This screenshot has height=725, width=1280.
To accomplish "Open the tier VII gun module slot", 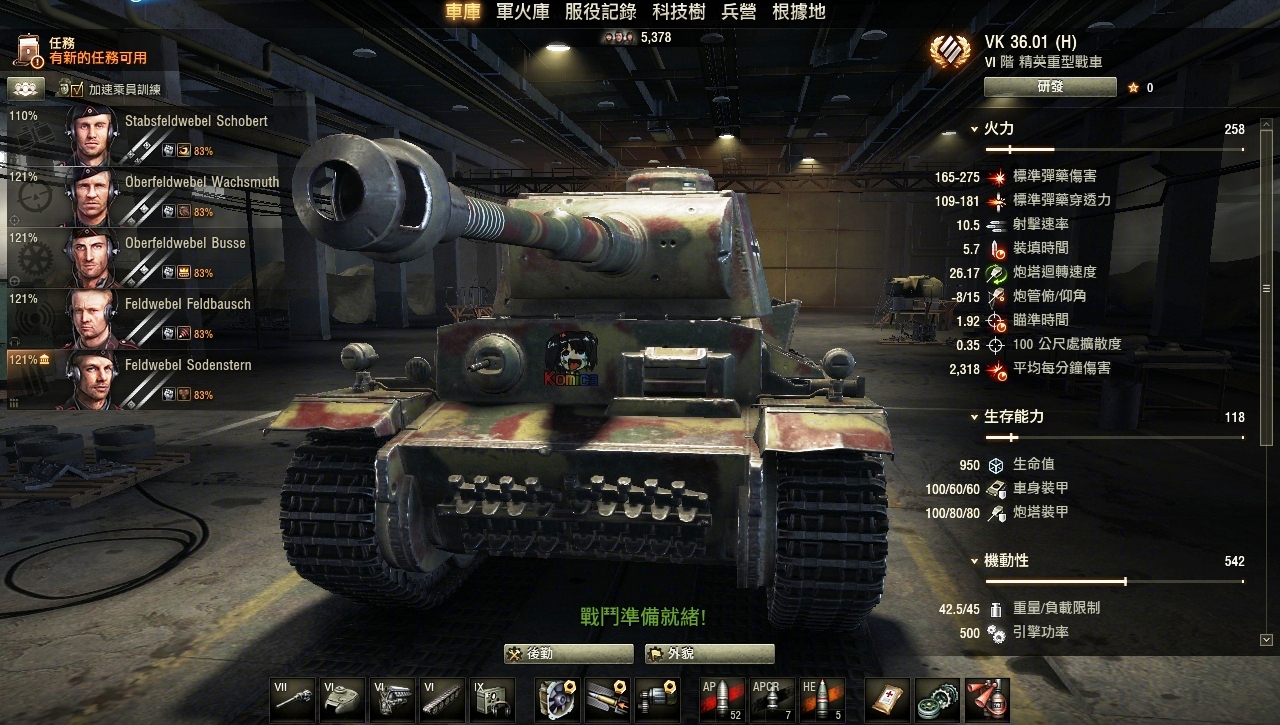I will coord(292,699).
